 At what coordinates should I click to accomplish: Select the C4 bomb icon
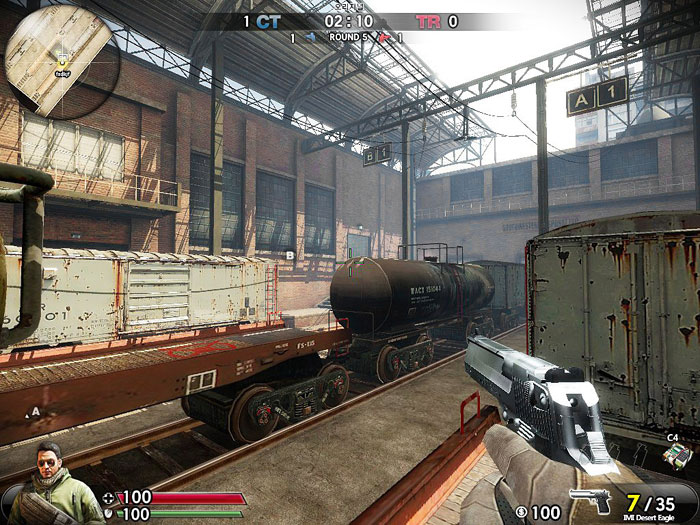(674, 455)
